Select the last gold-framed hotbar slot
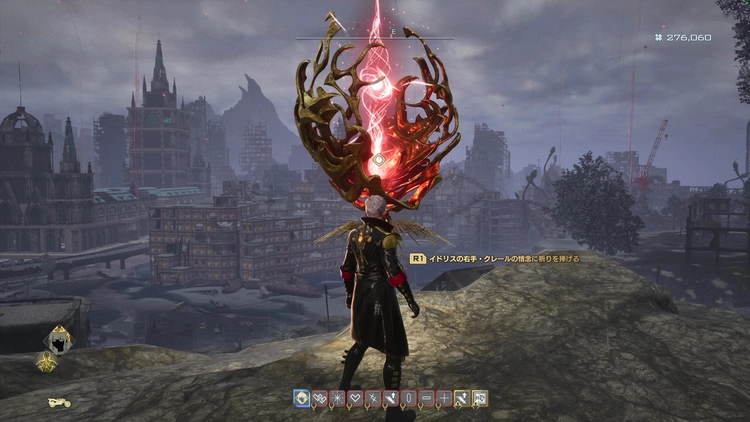The width and height of the screenshot is (750, 422). coord(481,398)
